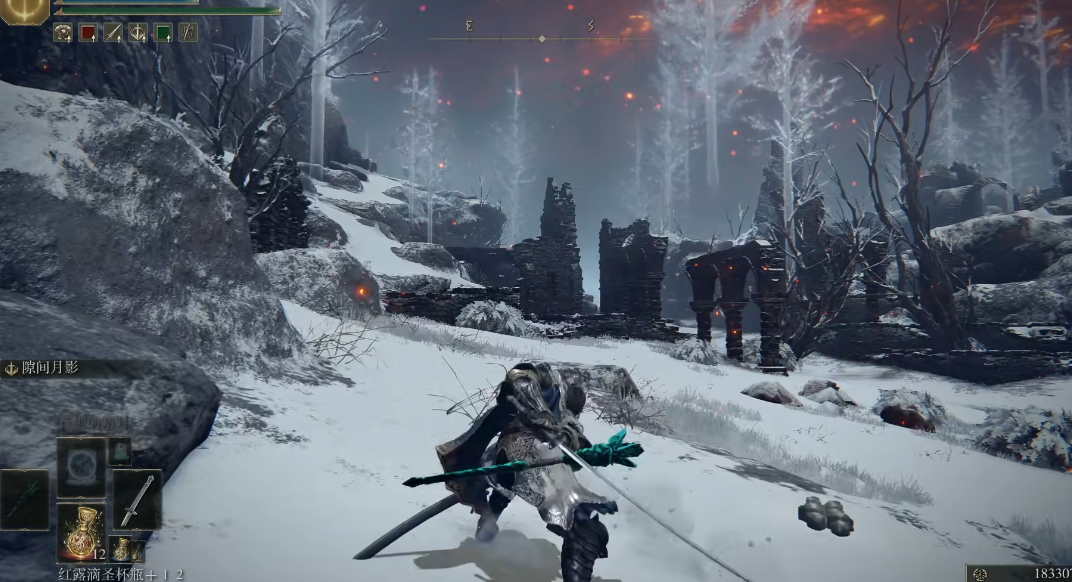Select the Flask of Crimson Tears slot

click(x=81, y=531)
